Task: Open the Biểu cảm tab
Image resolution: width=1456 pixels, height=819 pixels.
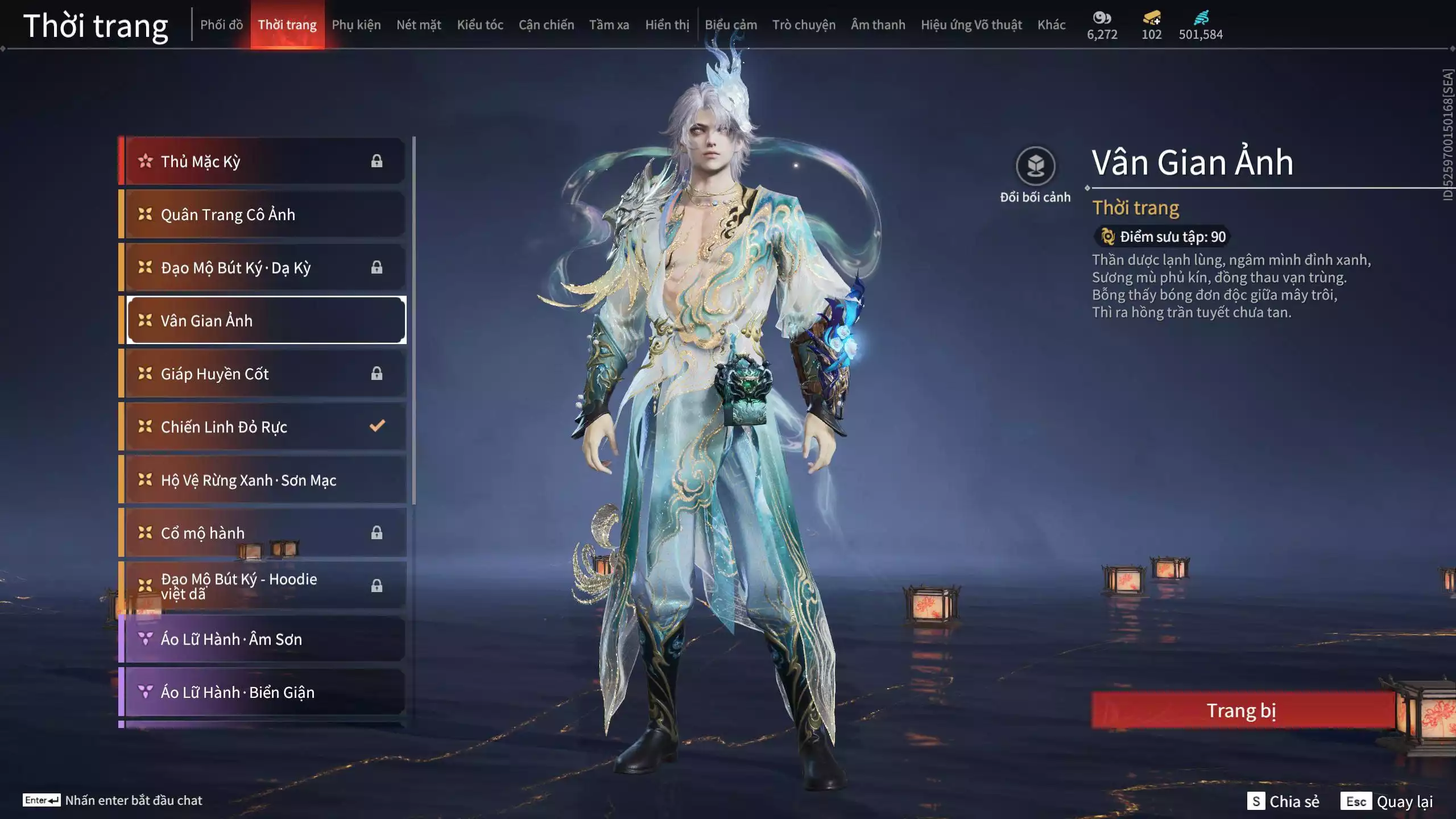Action: (731, 24)
